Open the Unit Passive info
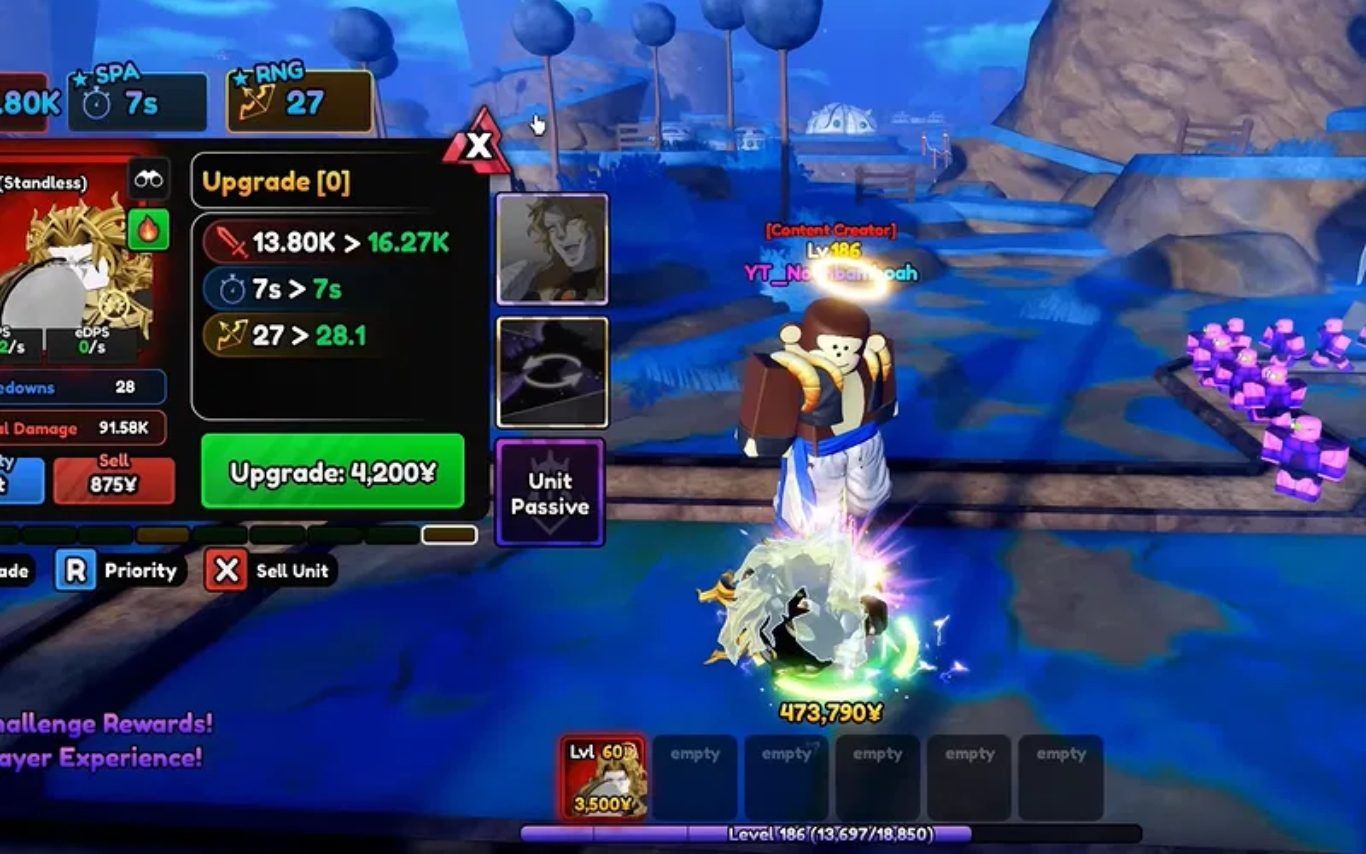The image size is (1366, 854). tap(550, 493)
